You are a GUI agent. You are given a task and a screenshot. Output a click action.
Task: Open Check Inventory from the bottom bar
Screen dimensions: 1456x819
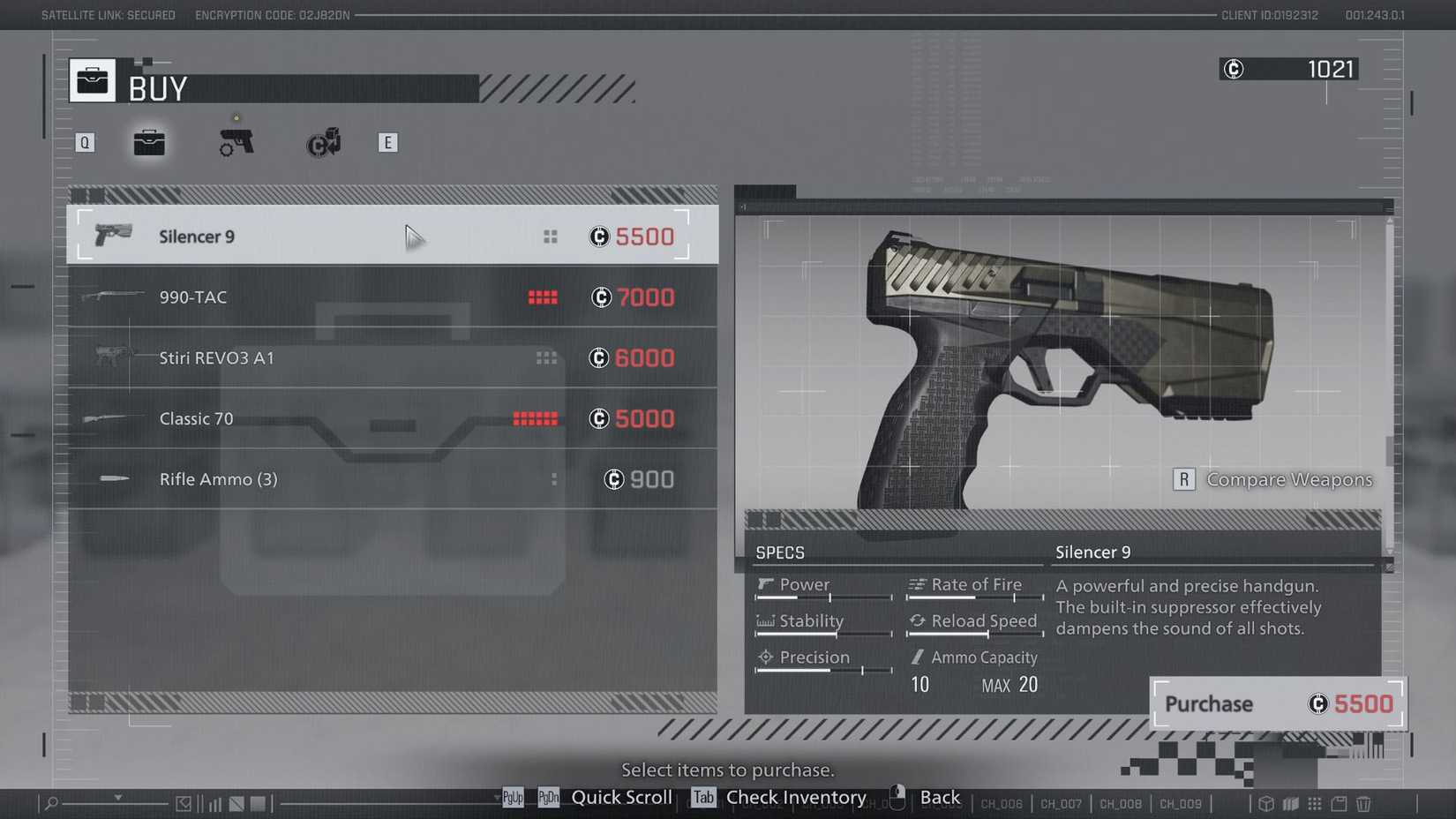[x=795, y=797]
